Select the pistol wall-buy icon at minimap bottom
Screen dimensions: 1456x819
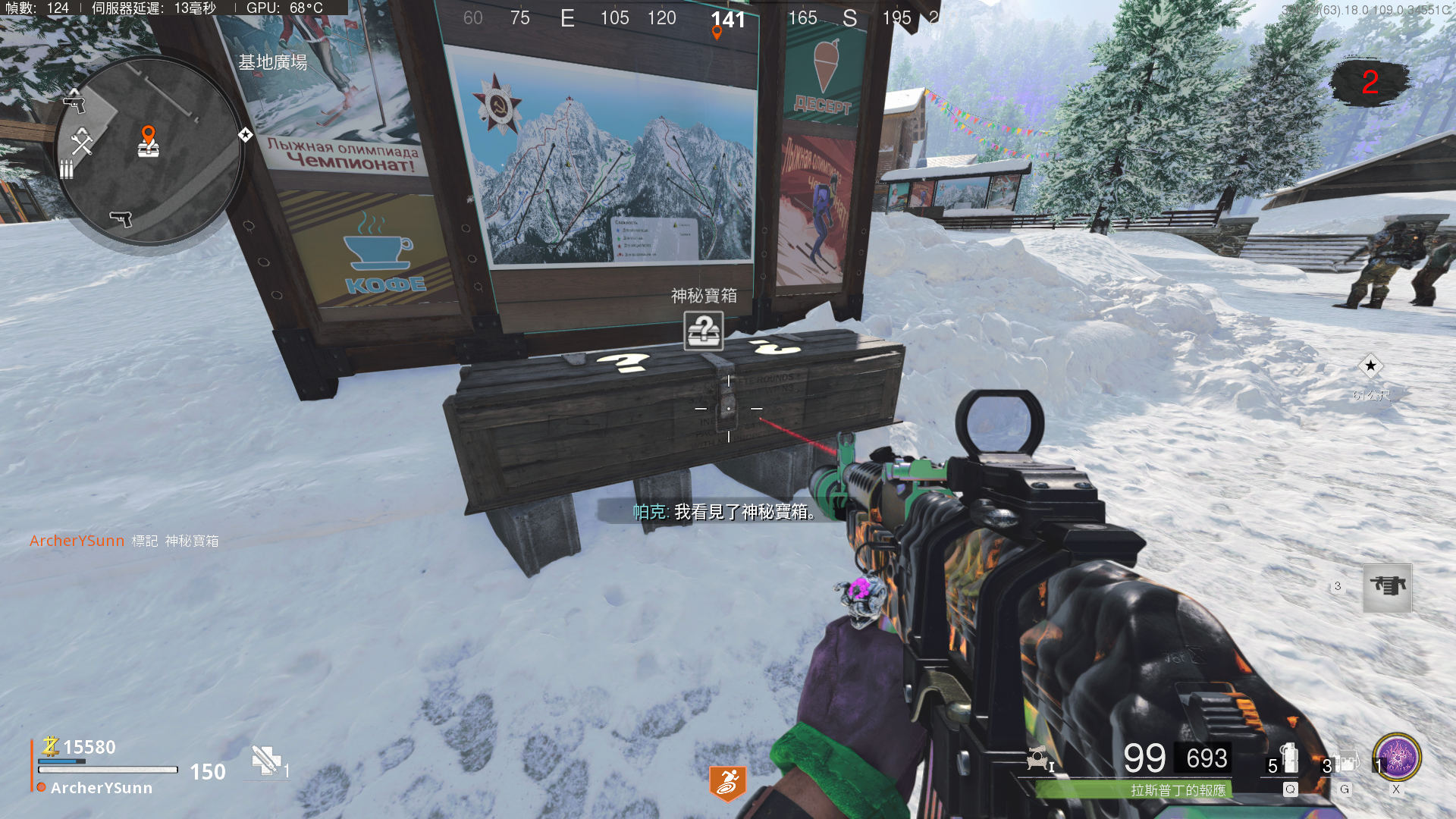pos(121,219)
